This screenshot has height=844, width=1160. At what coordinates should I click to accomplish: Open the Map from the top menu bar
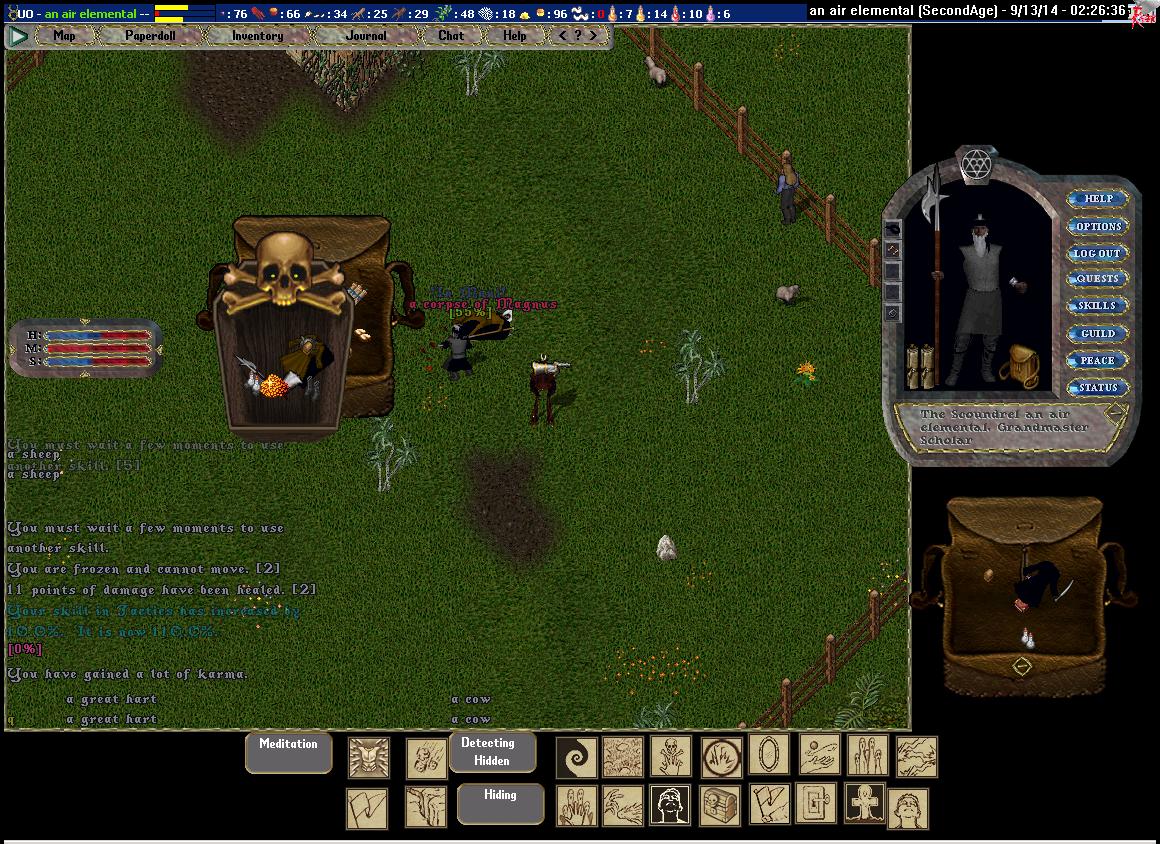coord(65,36)
